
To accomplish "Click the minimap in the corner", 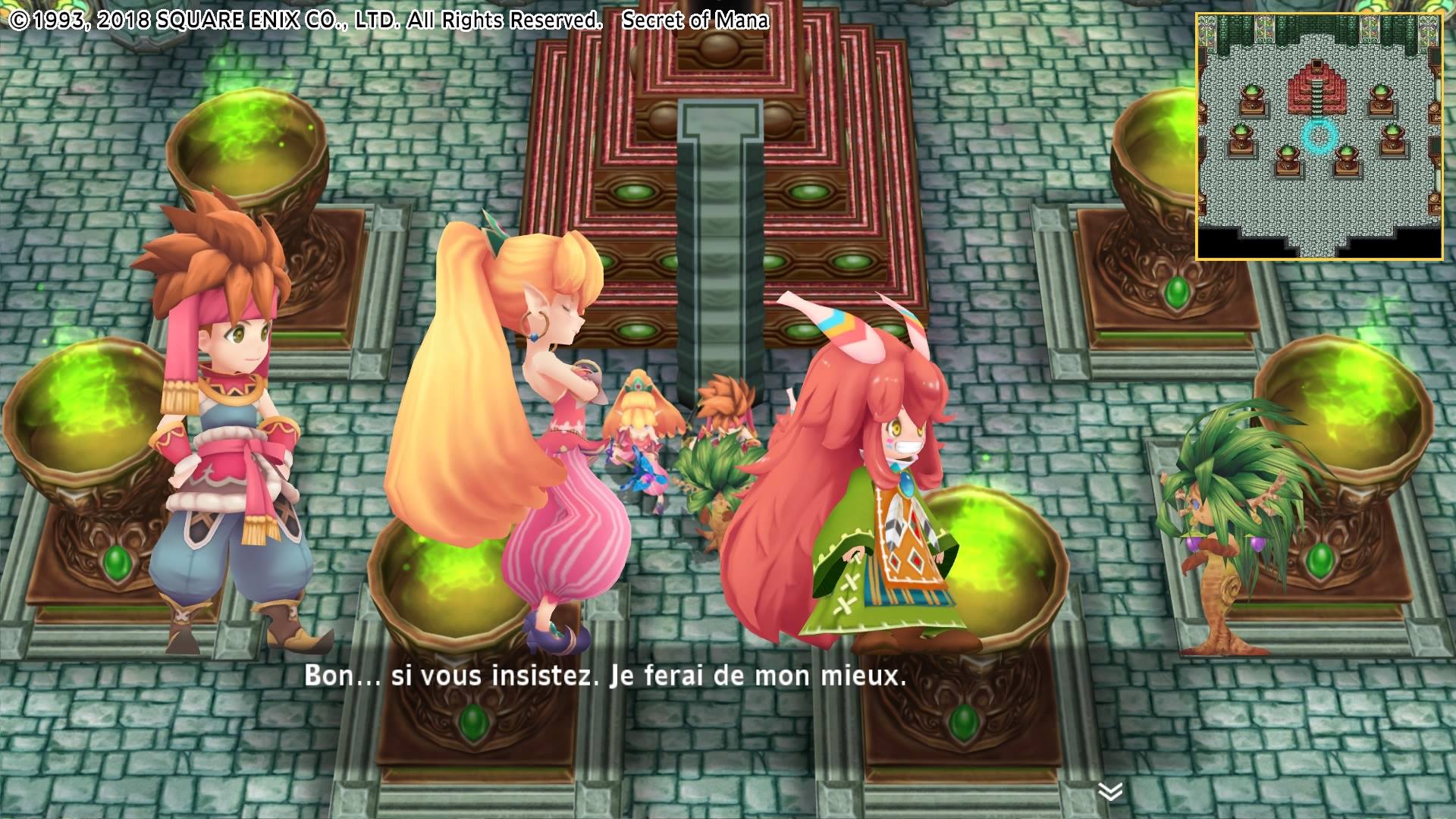I will pos(1319,136).
